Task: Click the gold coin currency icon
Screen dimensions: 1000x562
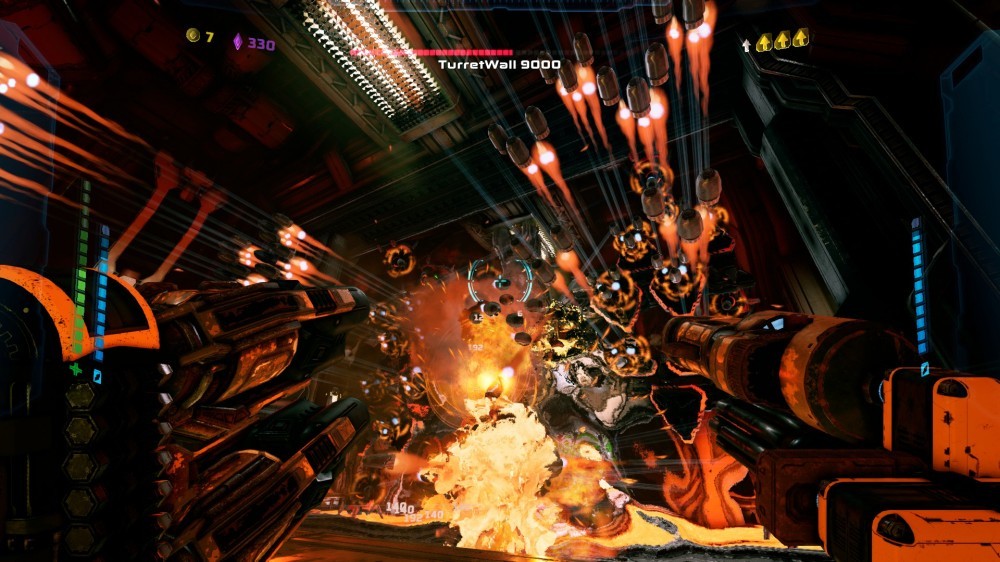Action: (193, 36)
